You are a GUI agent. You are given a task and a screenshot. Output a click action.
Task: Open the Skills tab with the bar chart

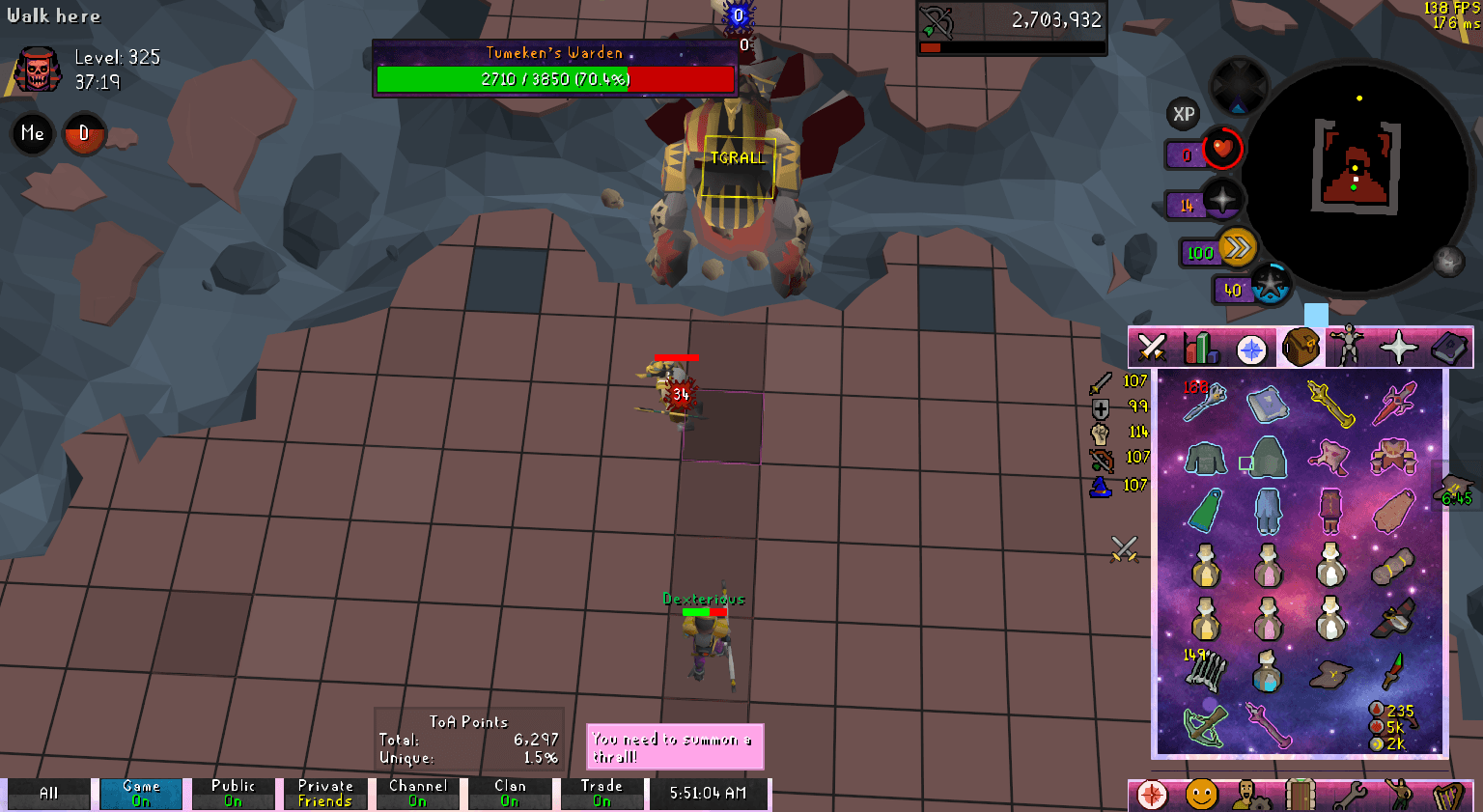point(1201,348)
